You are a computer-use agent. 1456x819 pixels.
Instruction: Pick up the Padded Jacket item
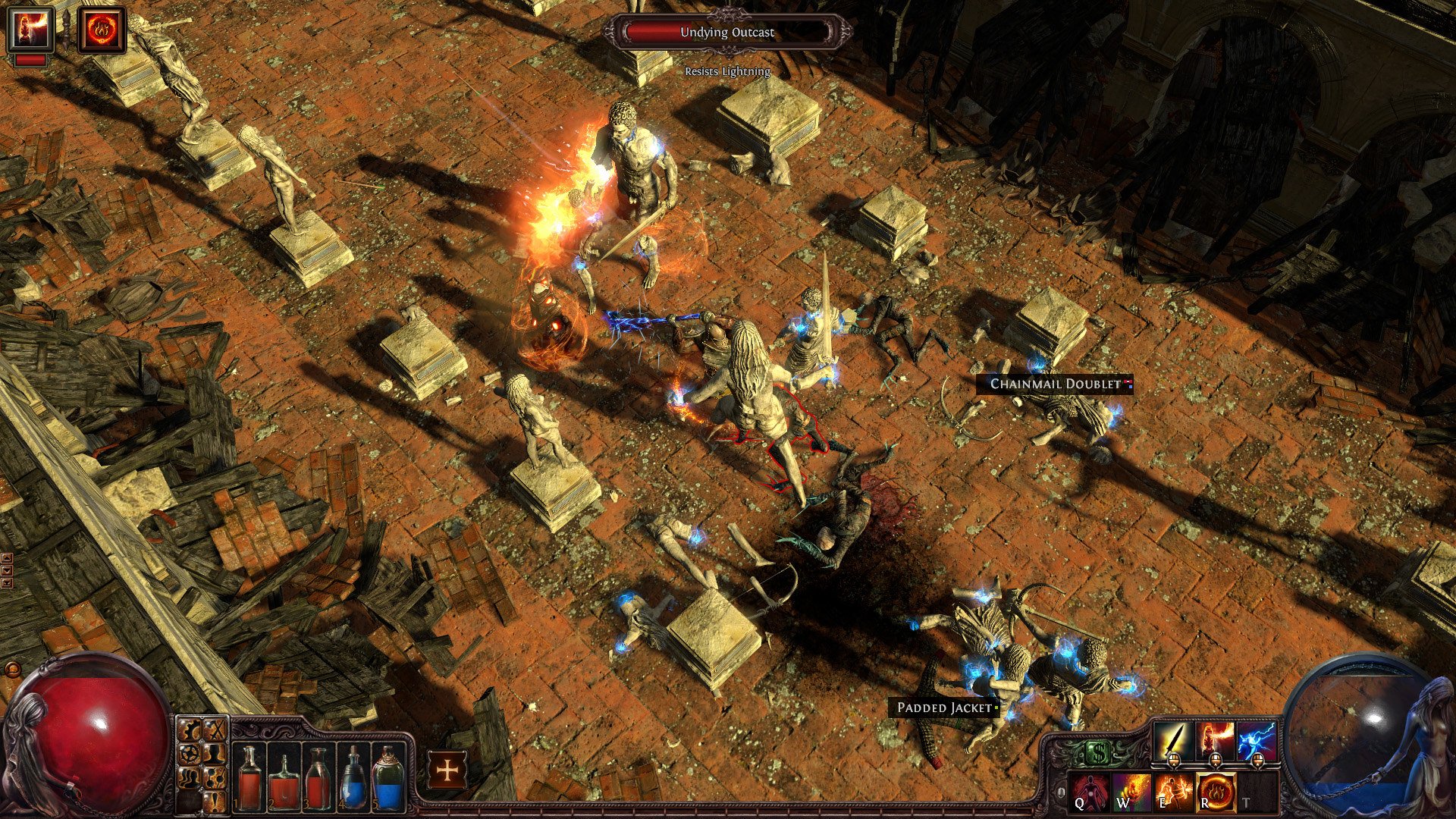(x=944, y=706)
